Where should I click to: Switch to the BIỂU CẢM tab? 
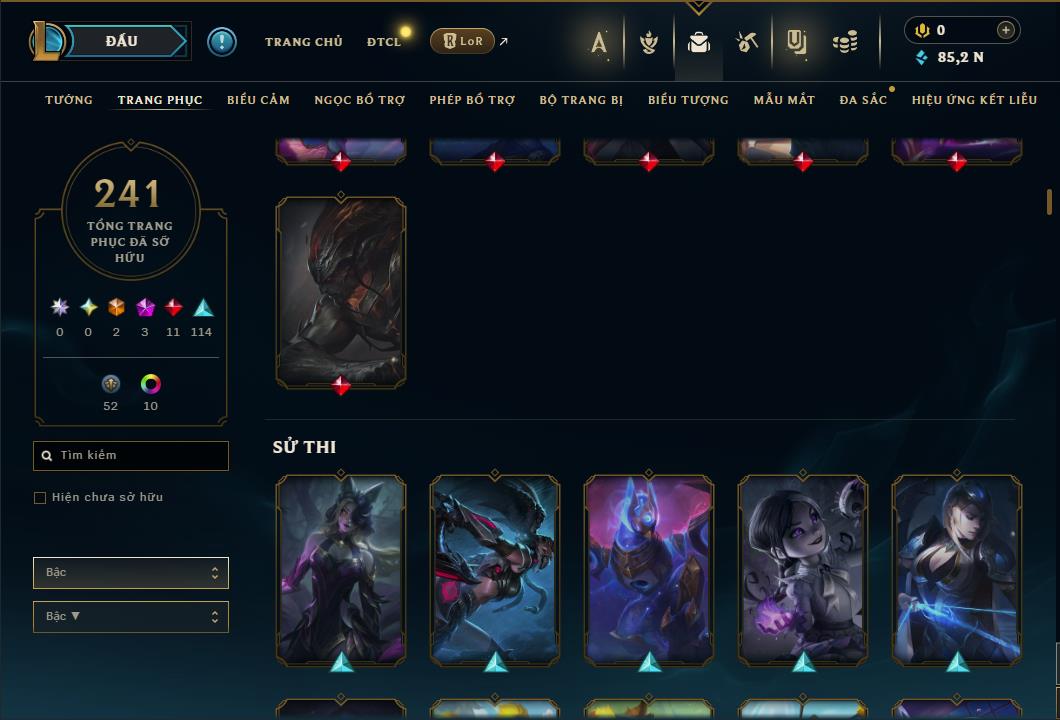258,100
